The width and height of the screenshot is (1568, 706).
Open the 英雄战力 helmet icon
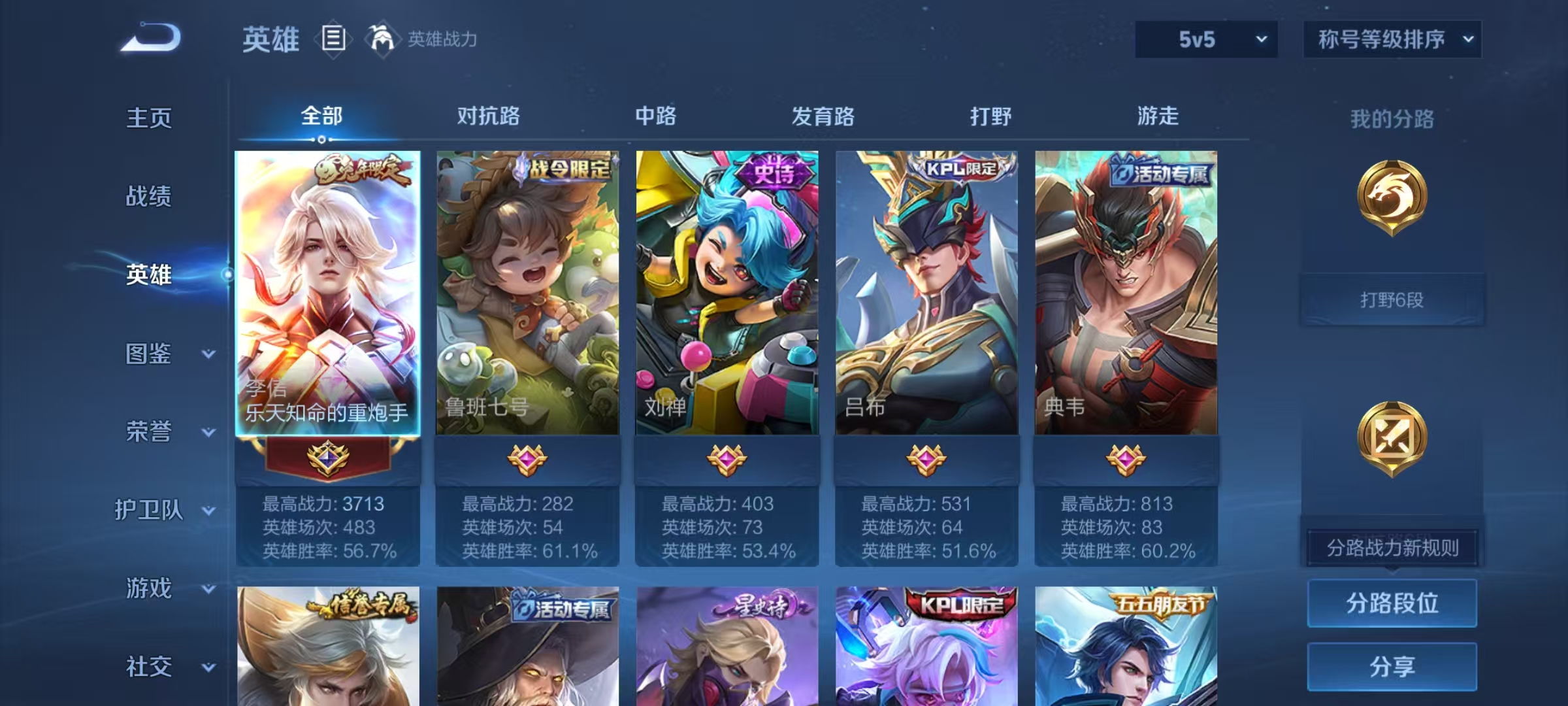(382, 39)
